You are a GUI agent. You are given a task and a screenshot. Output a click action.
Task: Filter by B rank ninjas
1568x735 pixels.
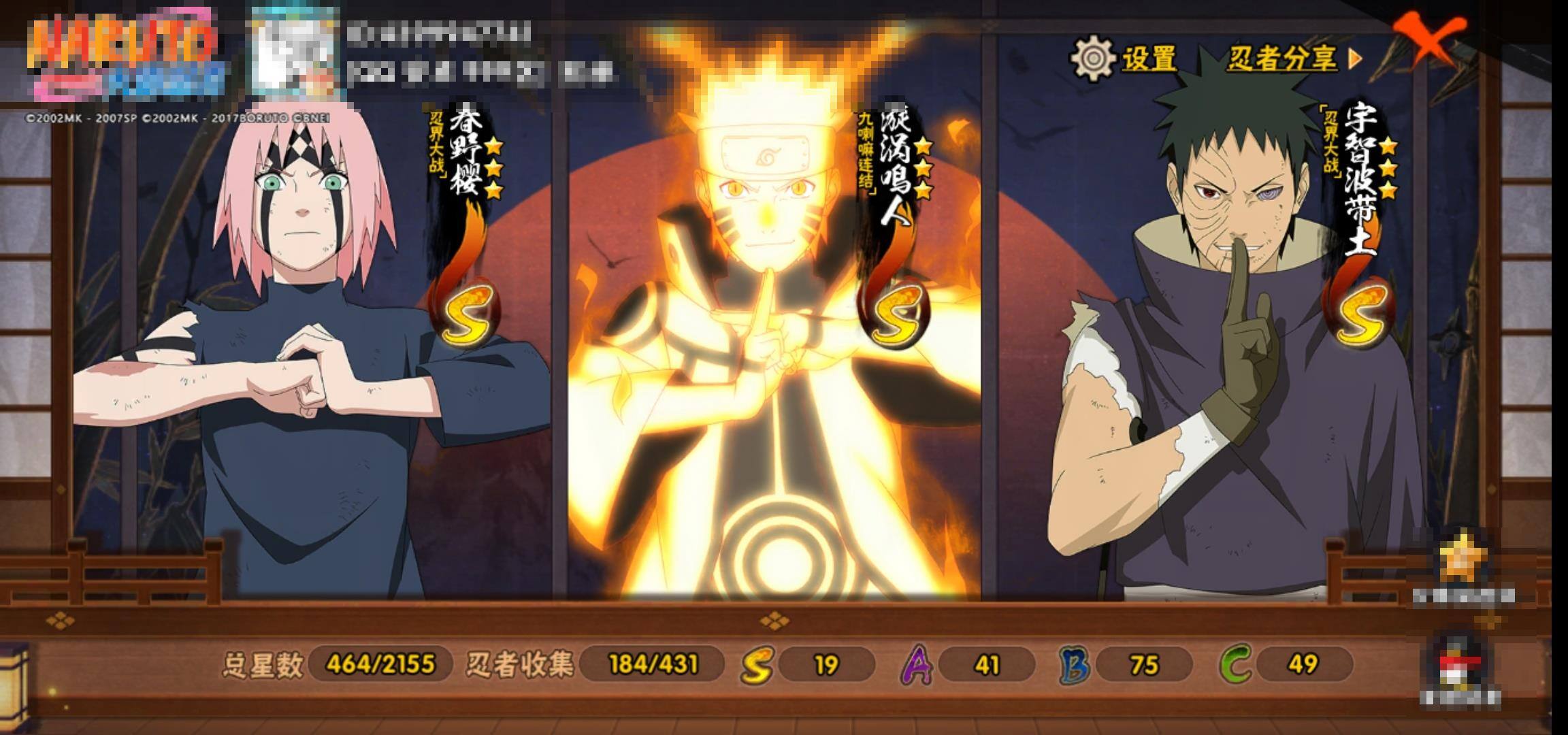[1075, 664]
